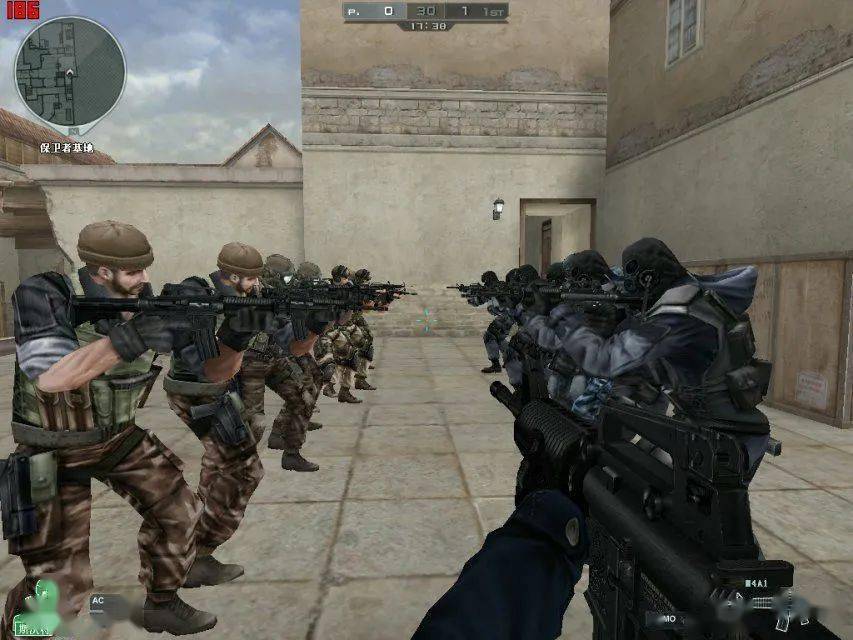Click the green soldier stance icon
This screenshot has height=640, width=853.
[44, 602]
